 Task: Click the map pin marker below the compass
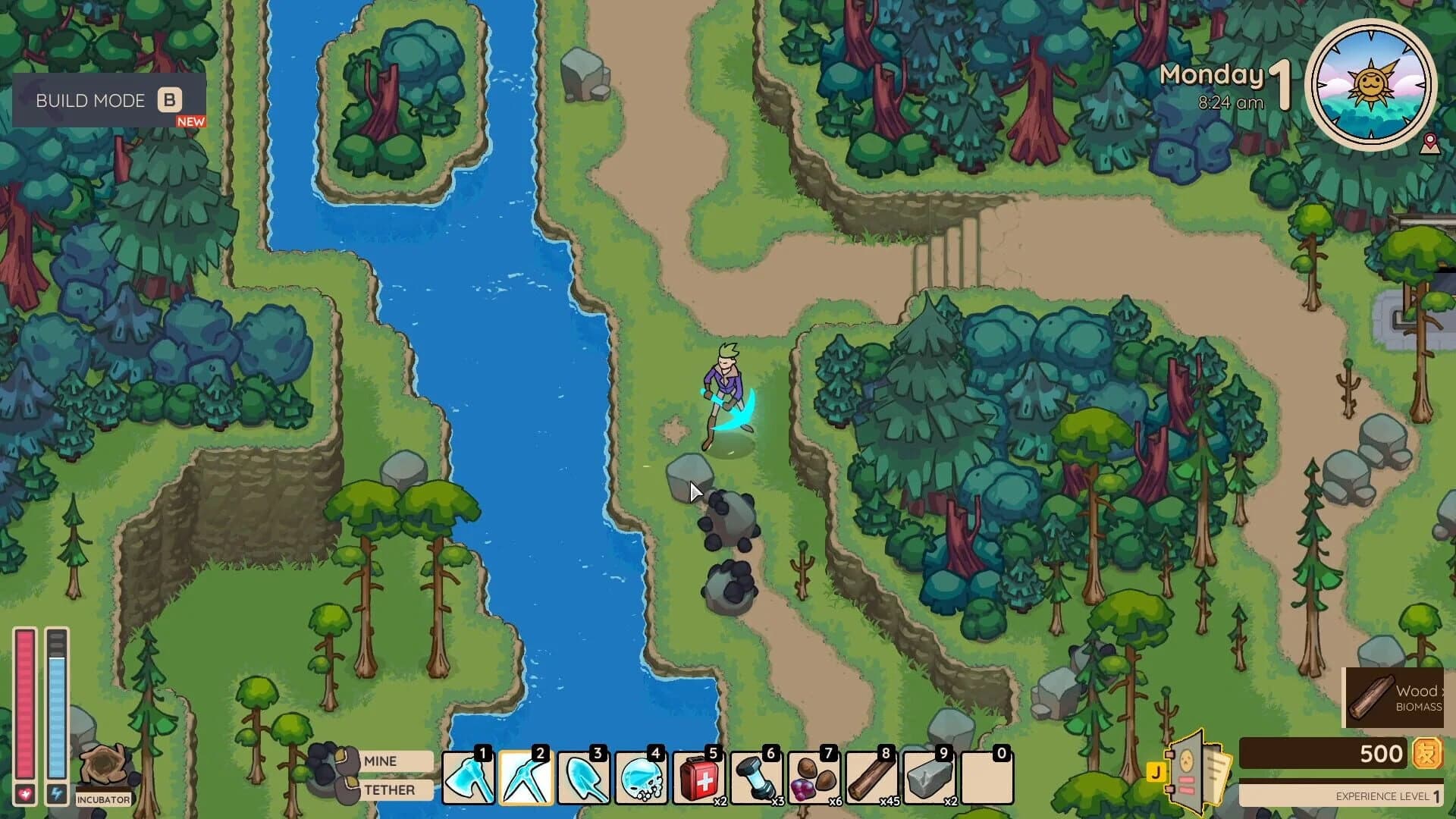(1429, 141)
